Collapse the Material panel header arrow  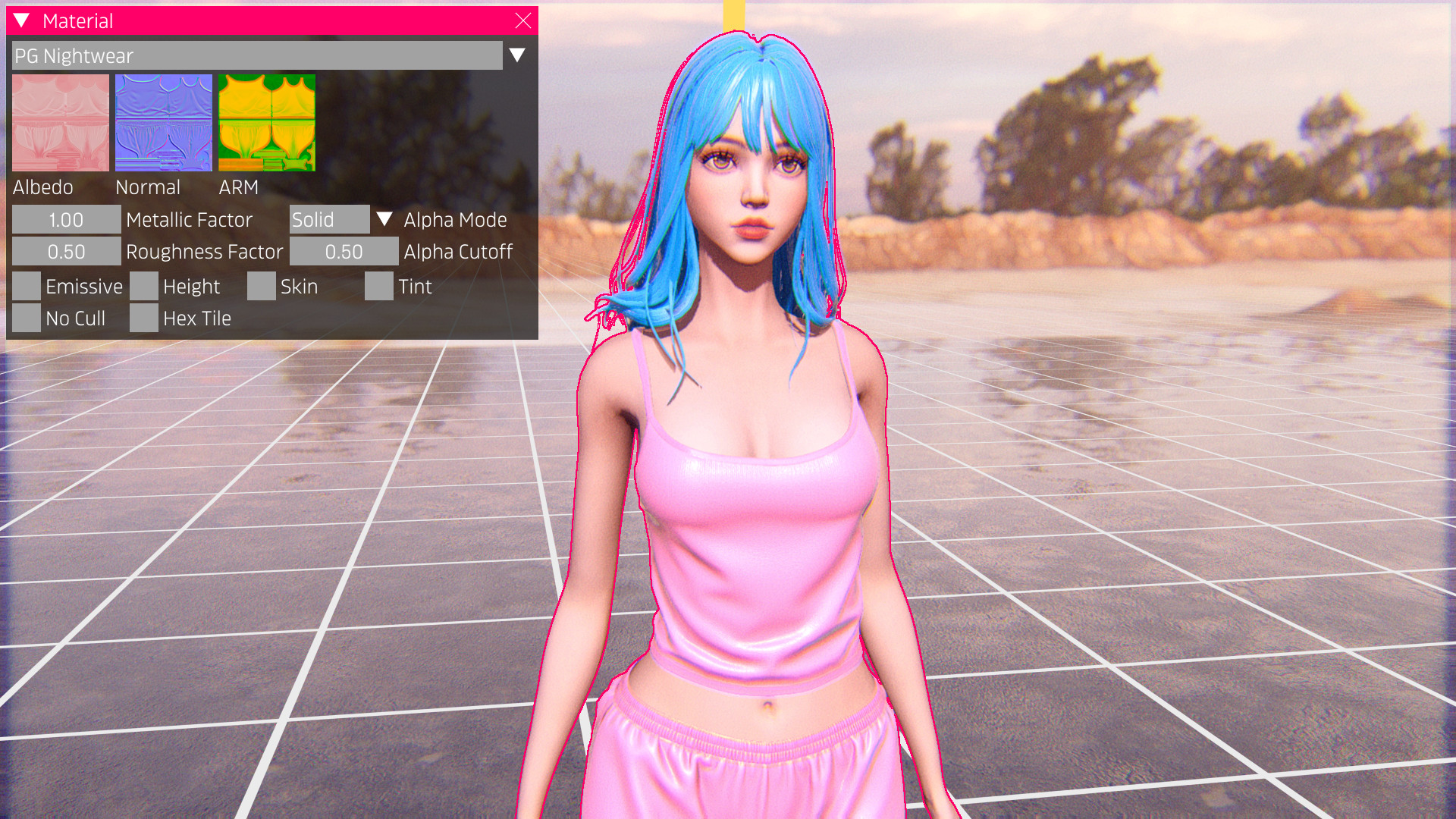(22, 21)
